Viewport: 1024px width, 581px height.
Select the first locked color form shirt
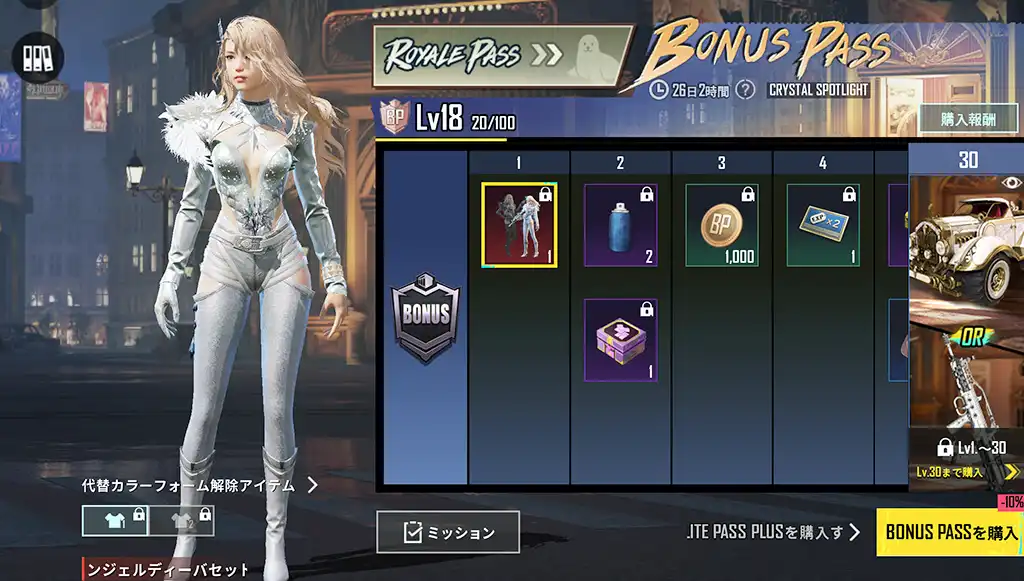(x=115, y=520)
